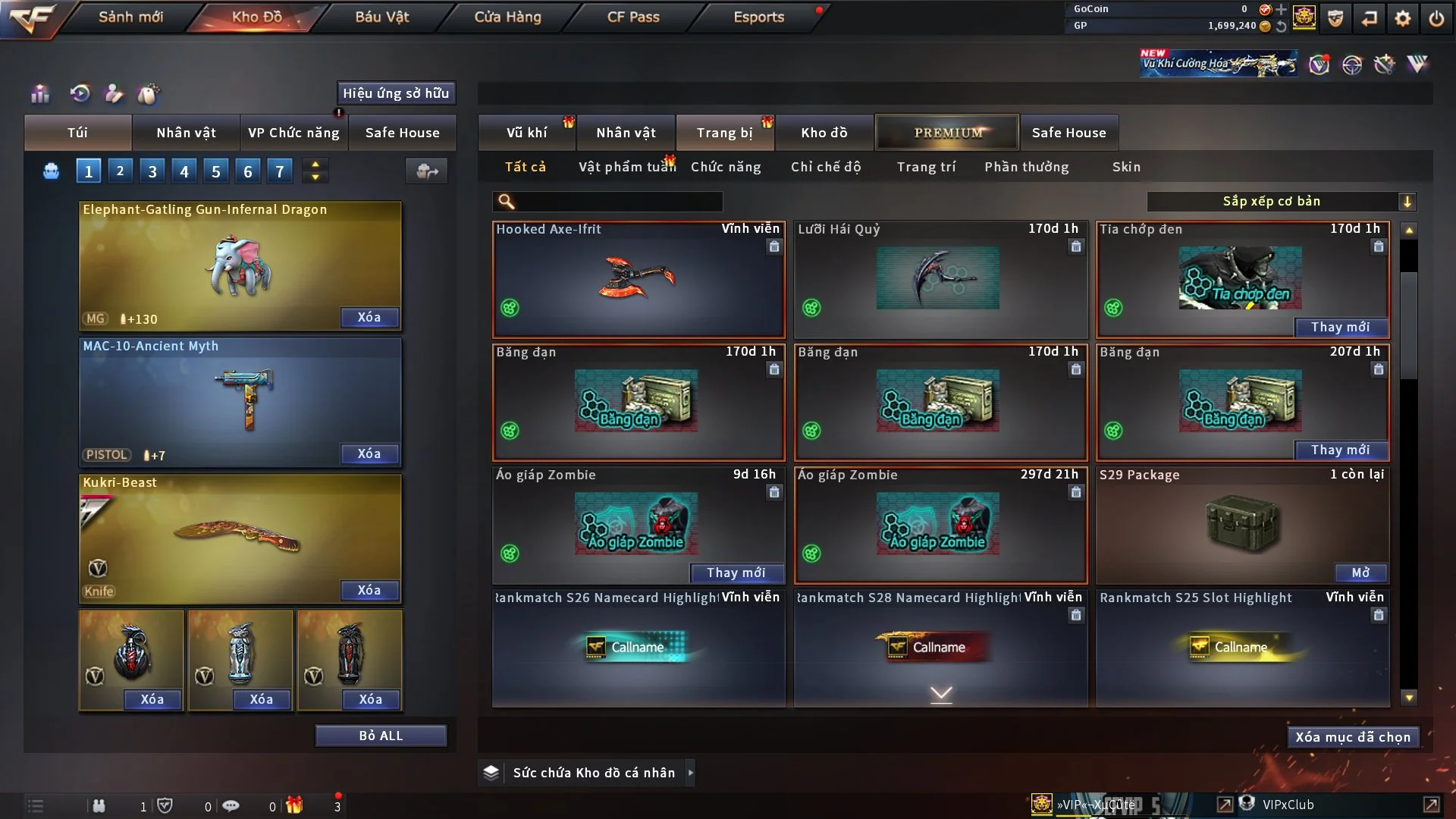Switch to the PREMIUM storage tab
The image size is (1456, 819).
point(948,133)
